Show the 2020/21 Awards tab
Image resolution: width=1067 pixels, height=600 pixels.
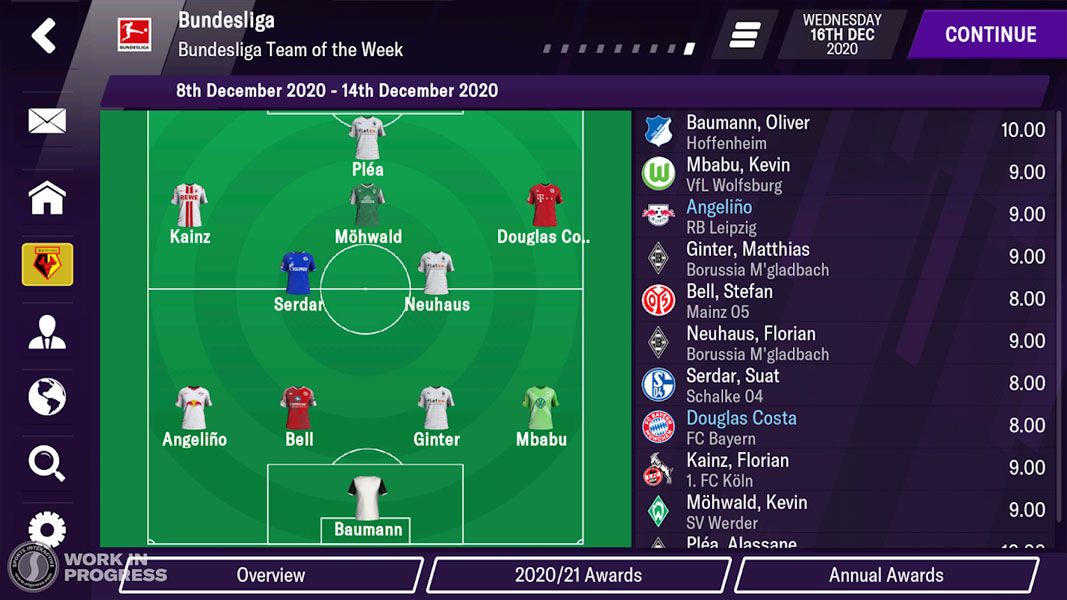(x=578, y=575)
